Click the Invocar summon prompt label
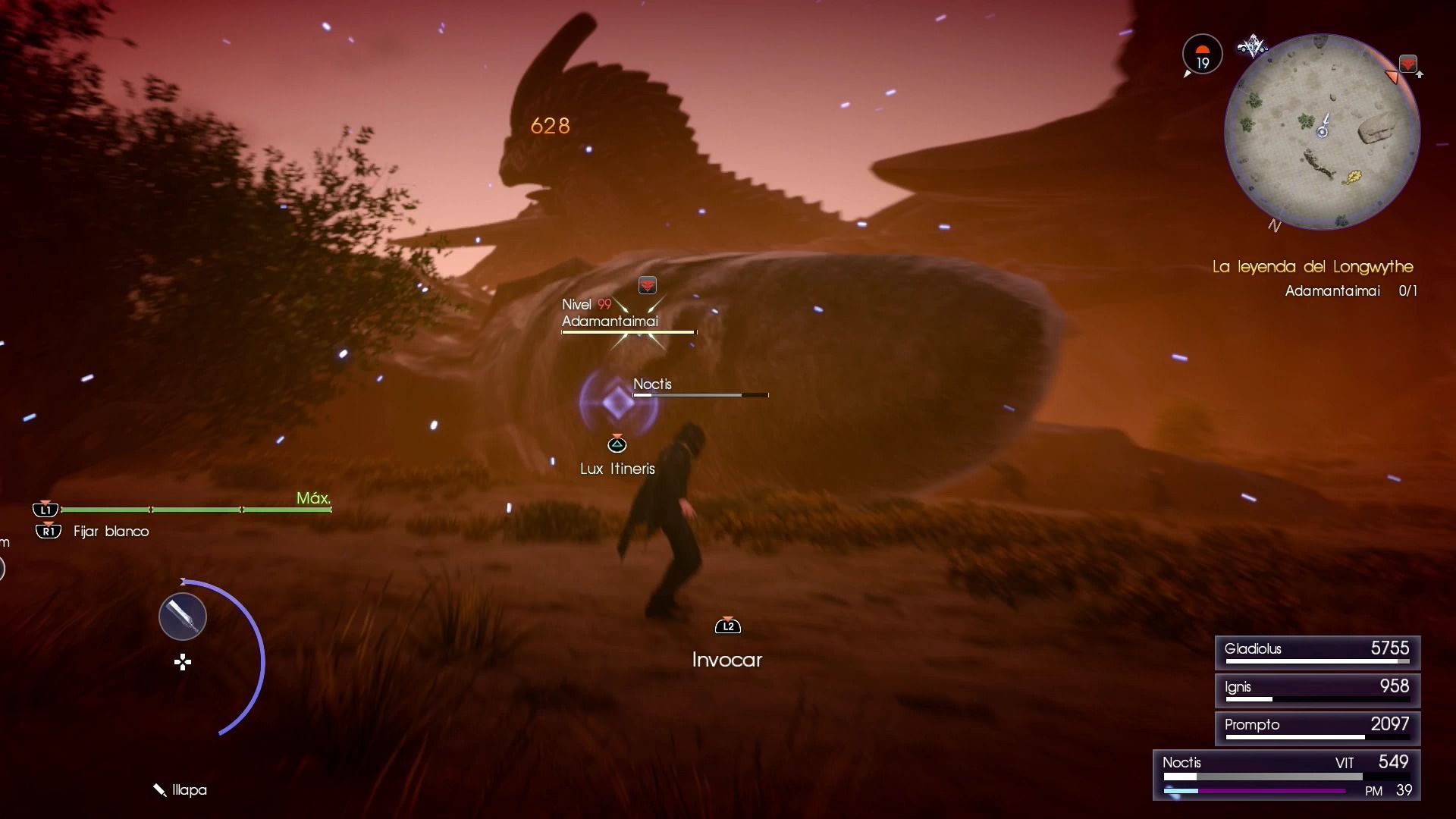Screen dimensions: 1456x819 [x=726, y=660]
